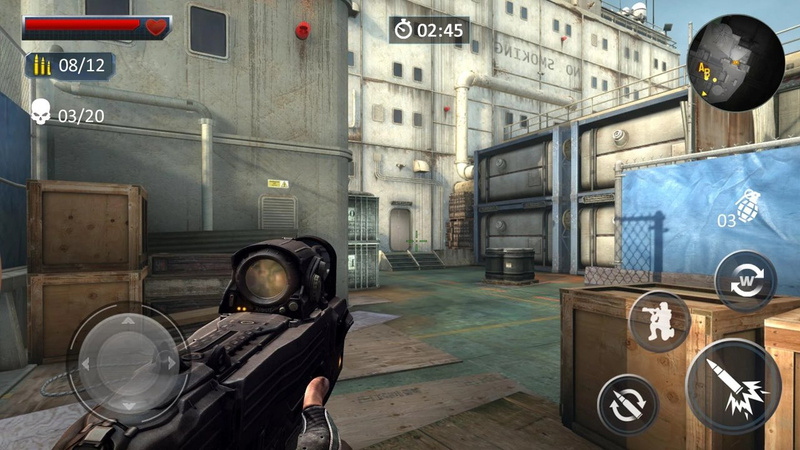
Task: Open the circular minimap
Action: [x=736, y=62]
